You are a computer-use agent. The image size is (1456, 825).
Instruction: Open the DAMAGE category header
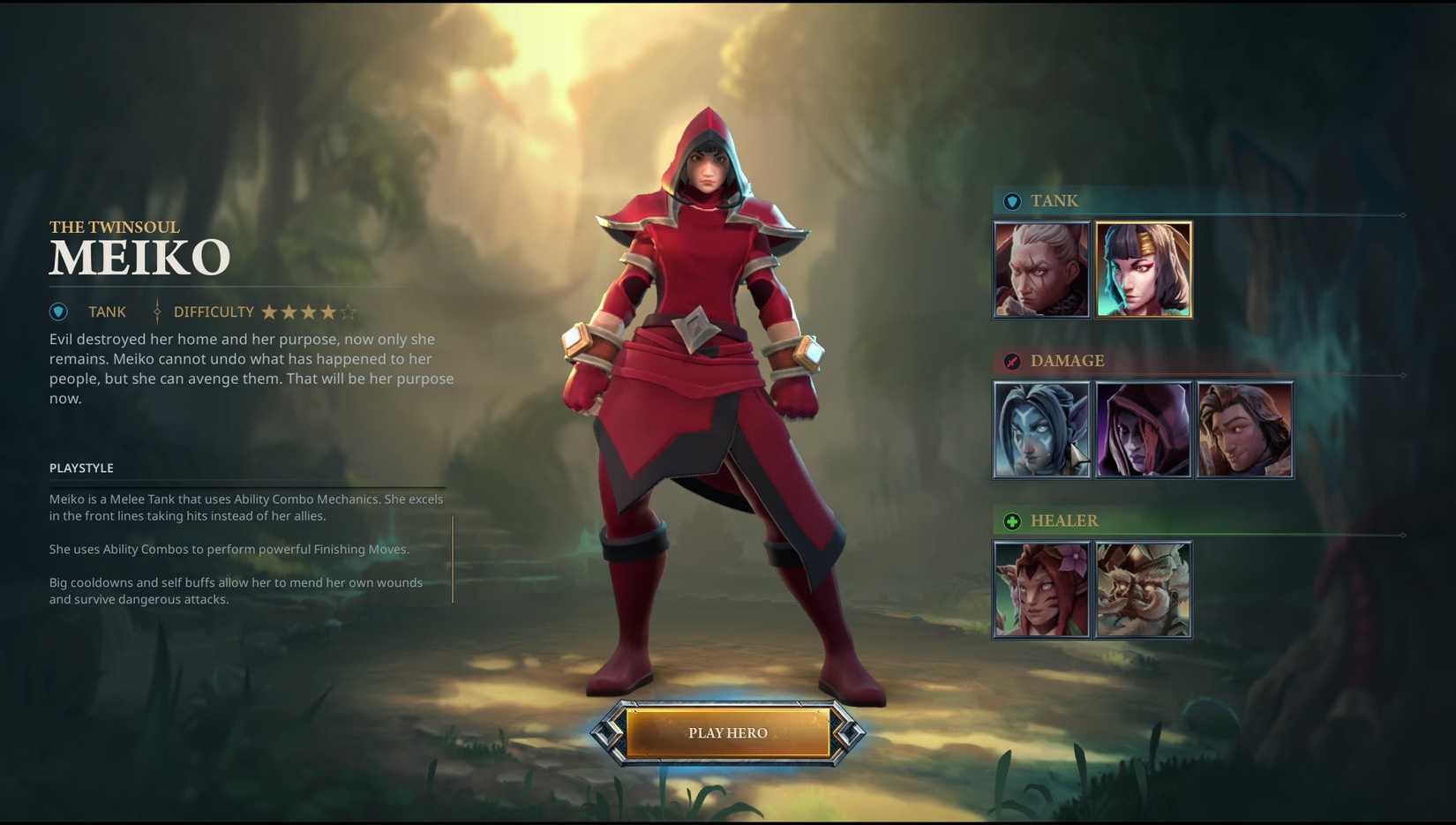(1068, 361)
